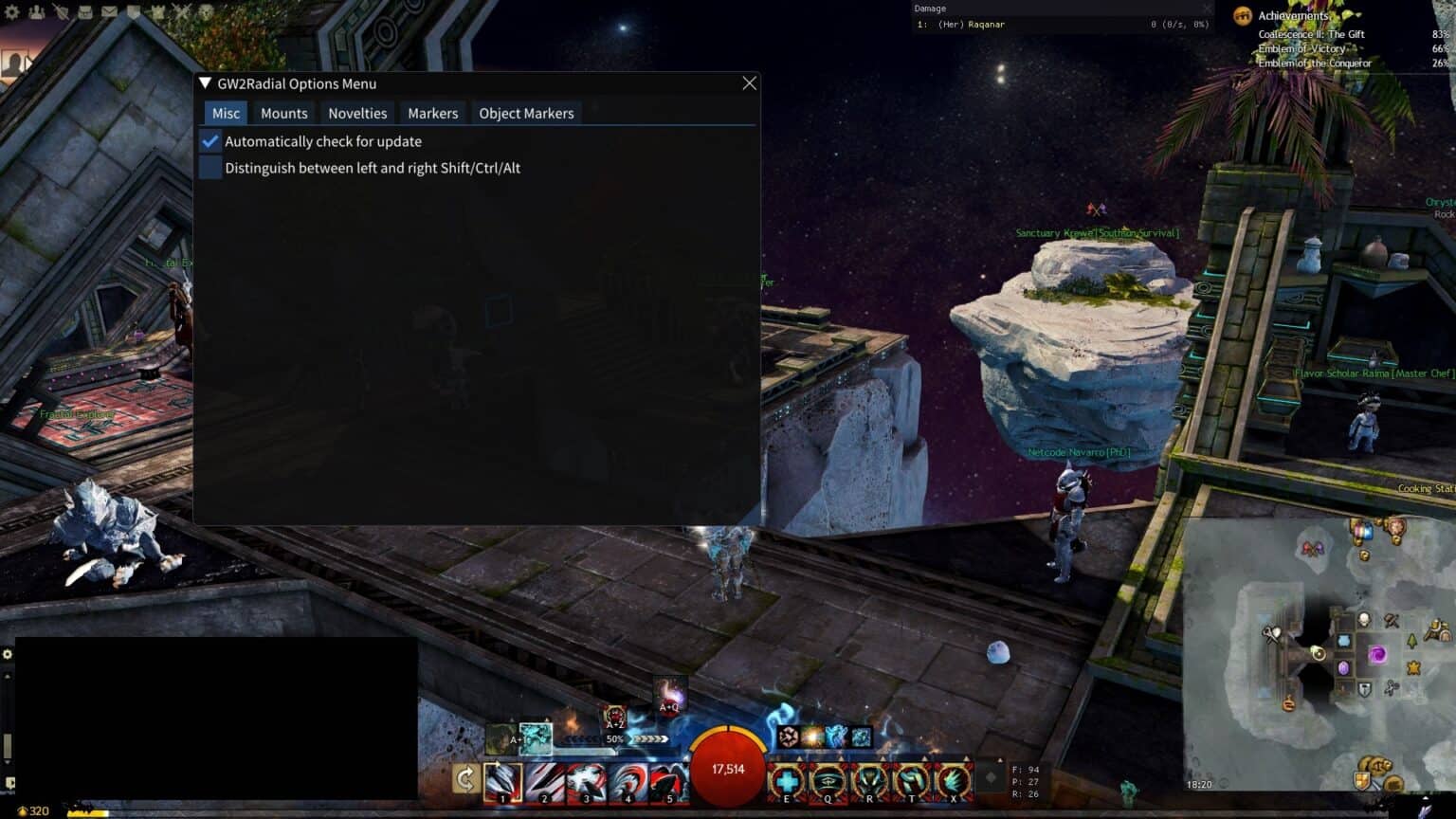The width and height of the screenshot is (1456, 819).
Task: Open the inventory bag icon
Action: (85, 12)
